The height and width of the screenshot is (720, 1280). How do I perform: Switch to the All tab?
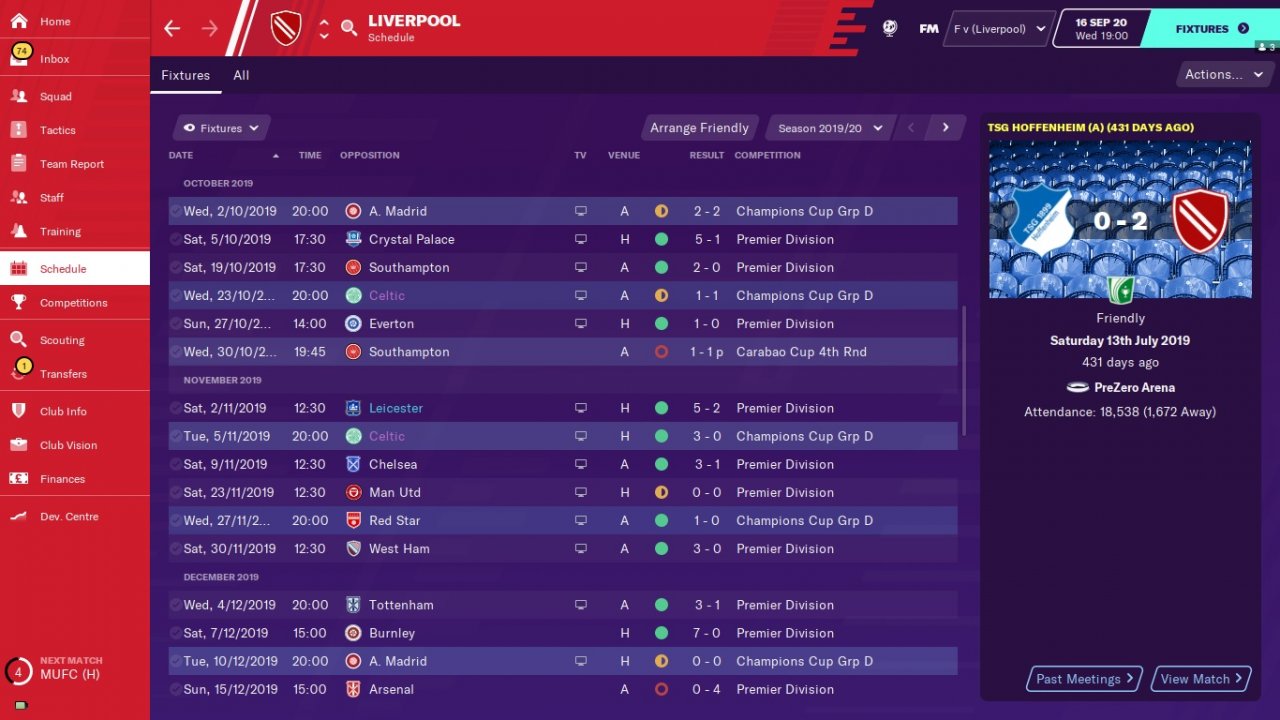pos(241,75)
